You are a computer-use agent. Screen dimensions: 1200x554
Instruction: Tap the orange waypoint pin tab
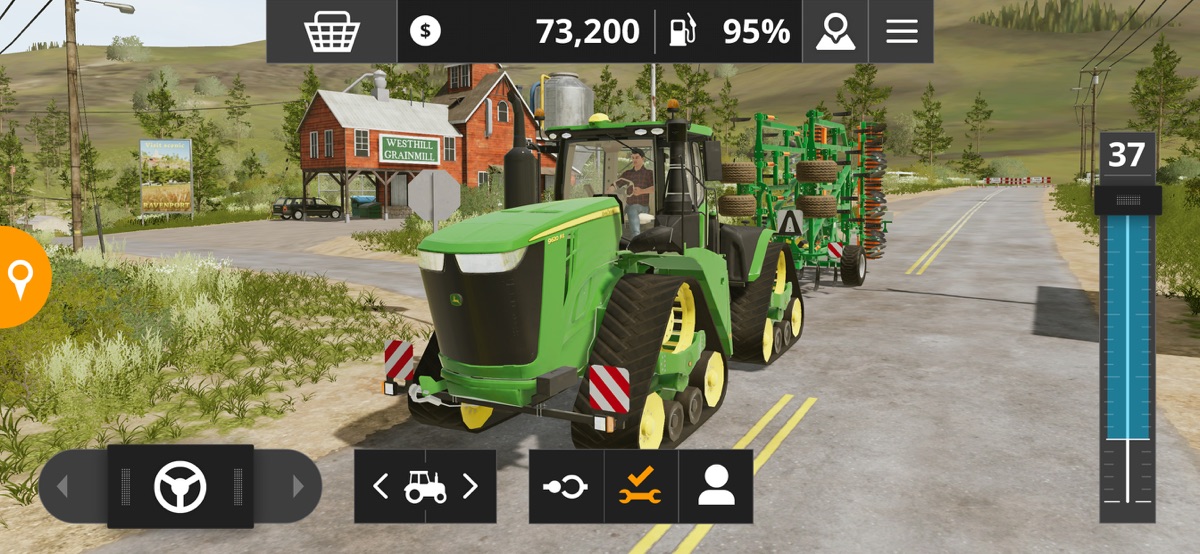coord(20,277)
